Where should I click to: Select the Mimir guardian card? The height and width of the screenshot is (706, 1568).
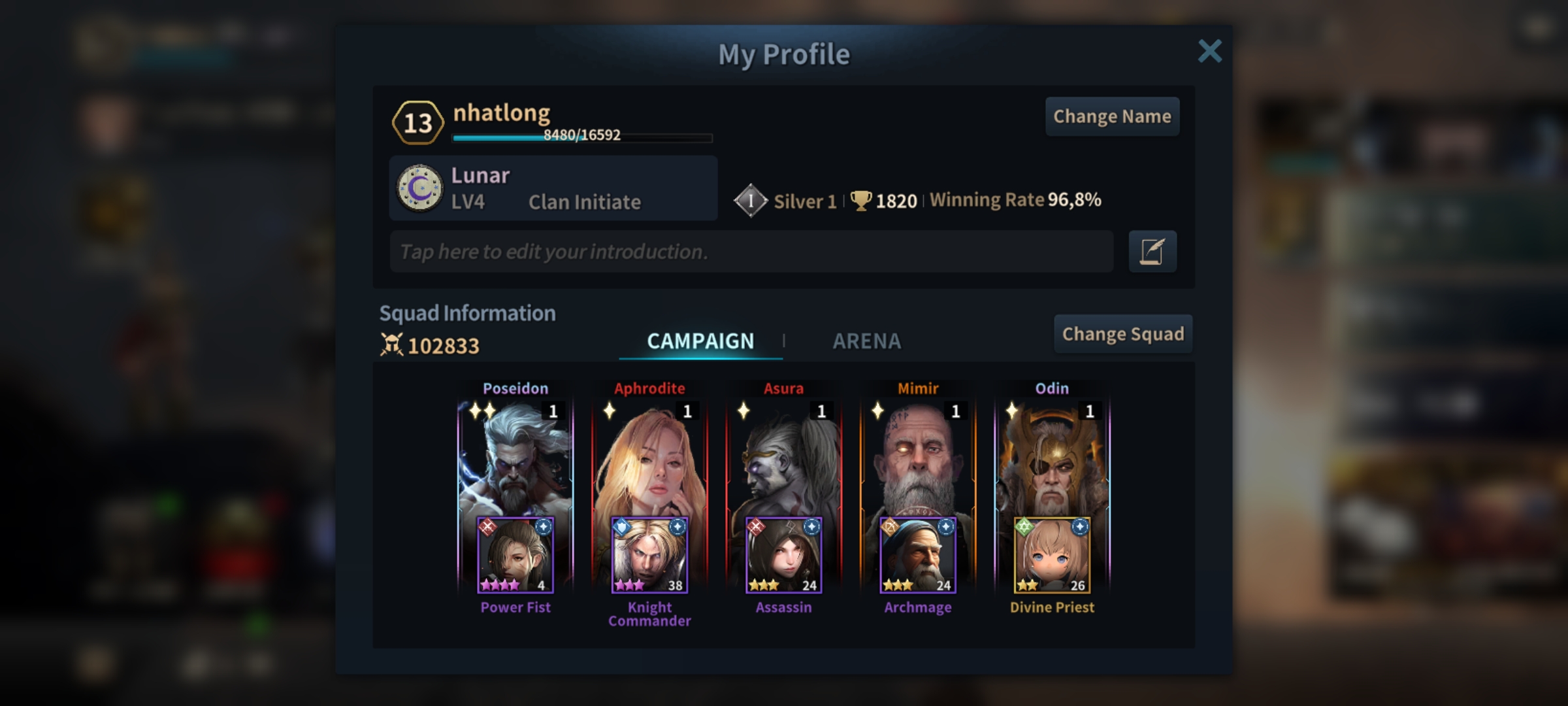(x=918, y=458)
